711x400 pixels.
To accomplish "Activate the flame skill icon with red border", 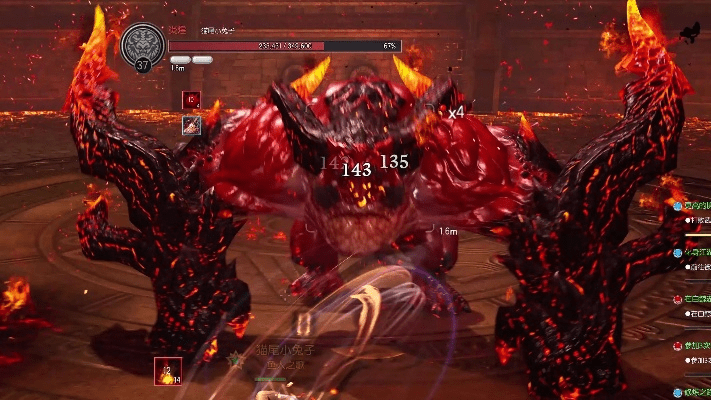I will [x=168, y=372].
